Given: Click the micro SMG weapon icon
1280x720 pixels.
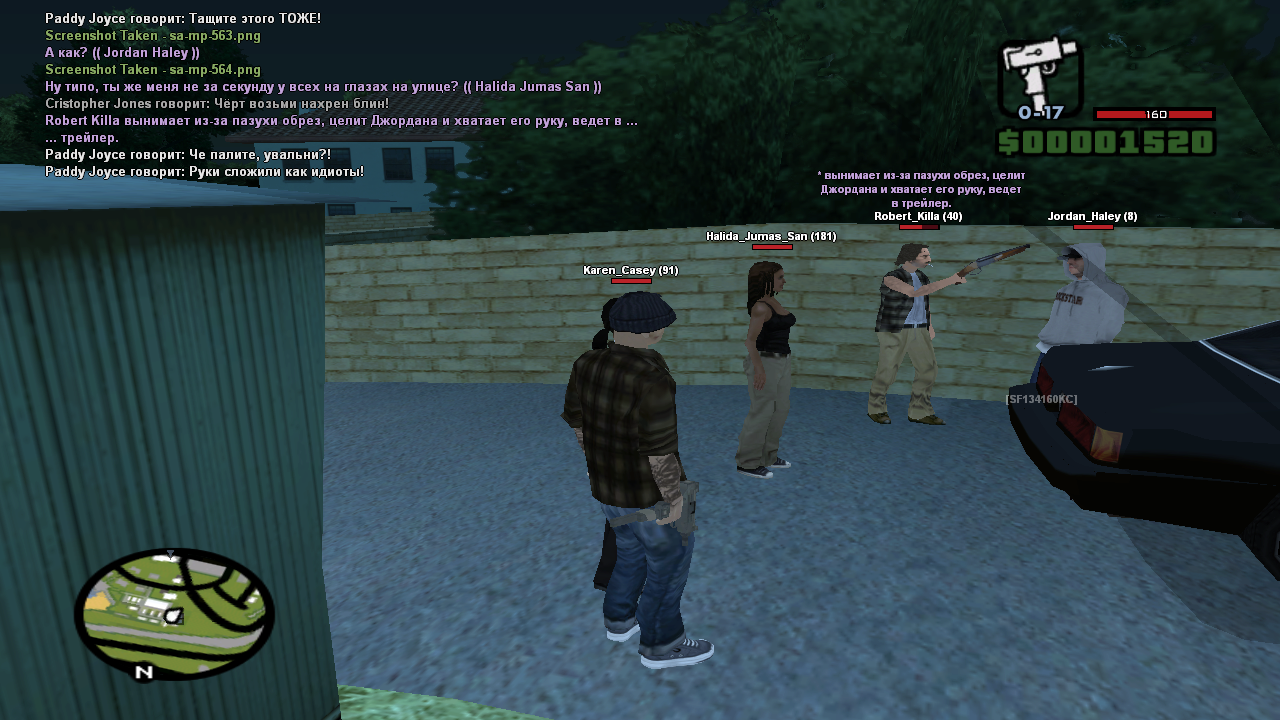Looking at the screenshot, I should [x=1040, y=72].
